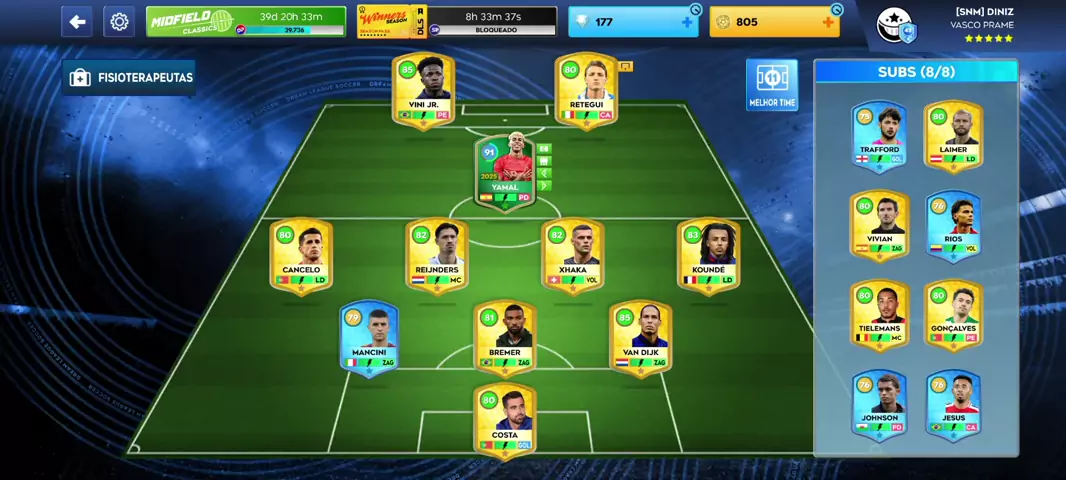Image resolution: width=1066 pixels, height=480 pixels.
Task: Select the Cancelo player card
Action: point(301,256)
